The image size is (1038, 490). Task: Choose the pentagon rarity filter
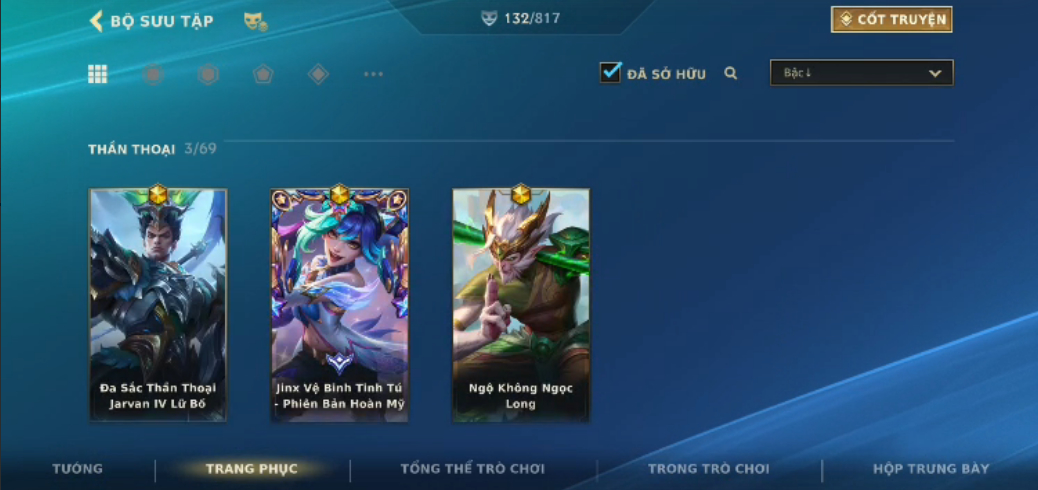[263, 74]
